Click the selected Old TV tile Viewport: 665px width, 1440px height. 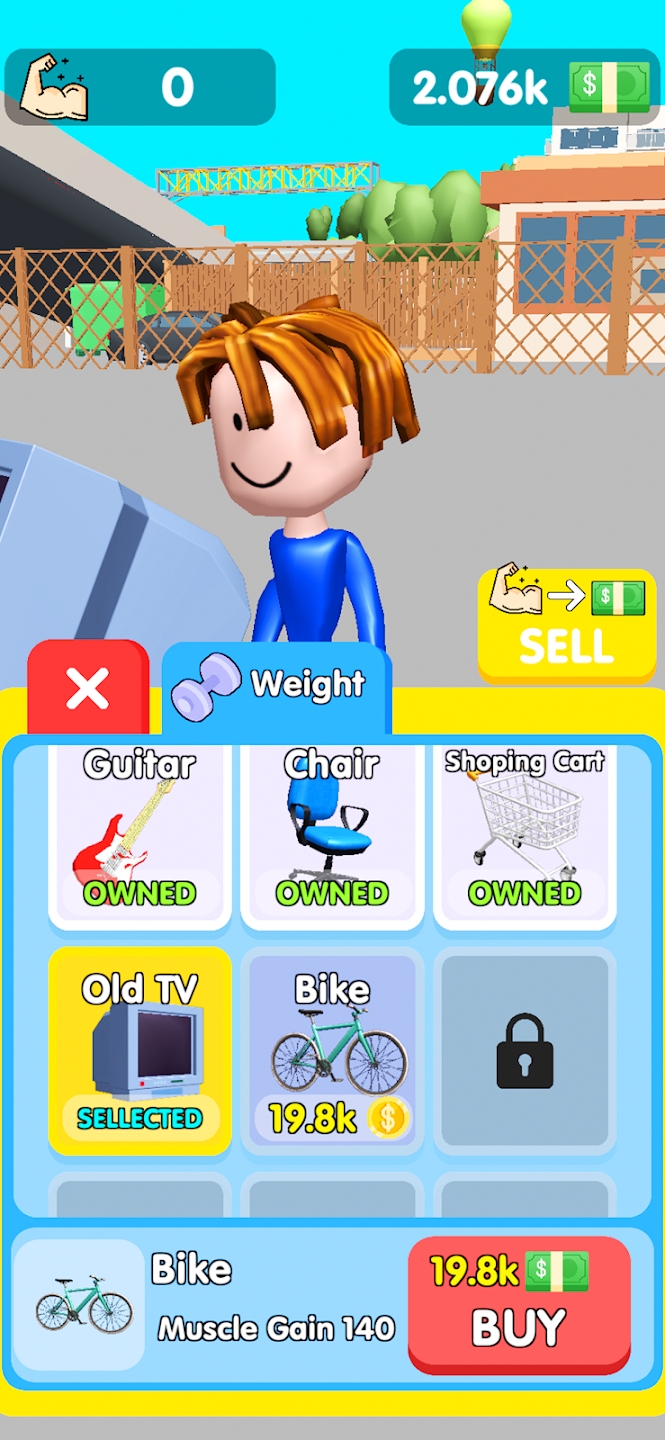140,1050
